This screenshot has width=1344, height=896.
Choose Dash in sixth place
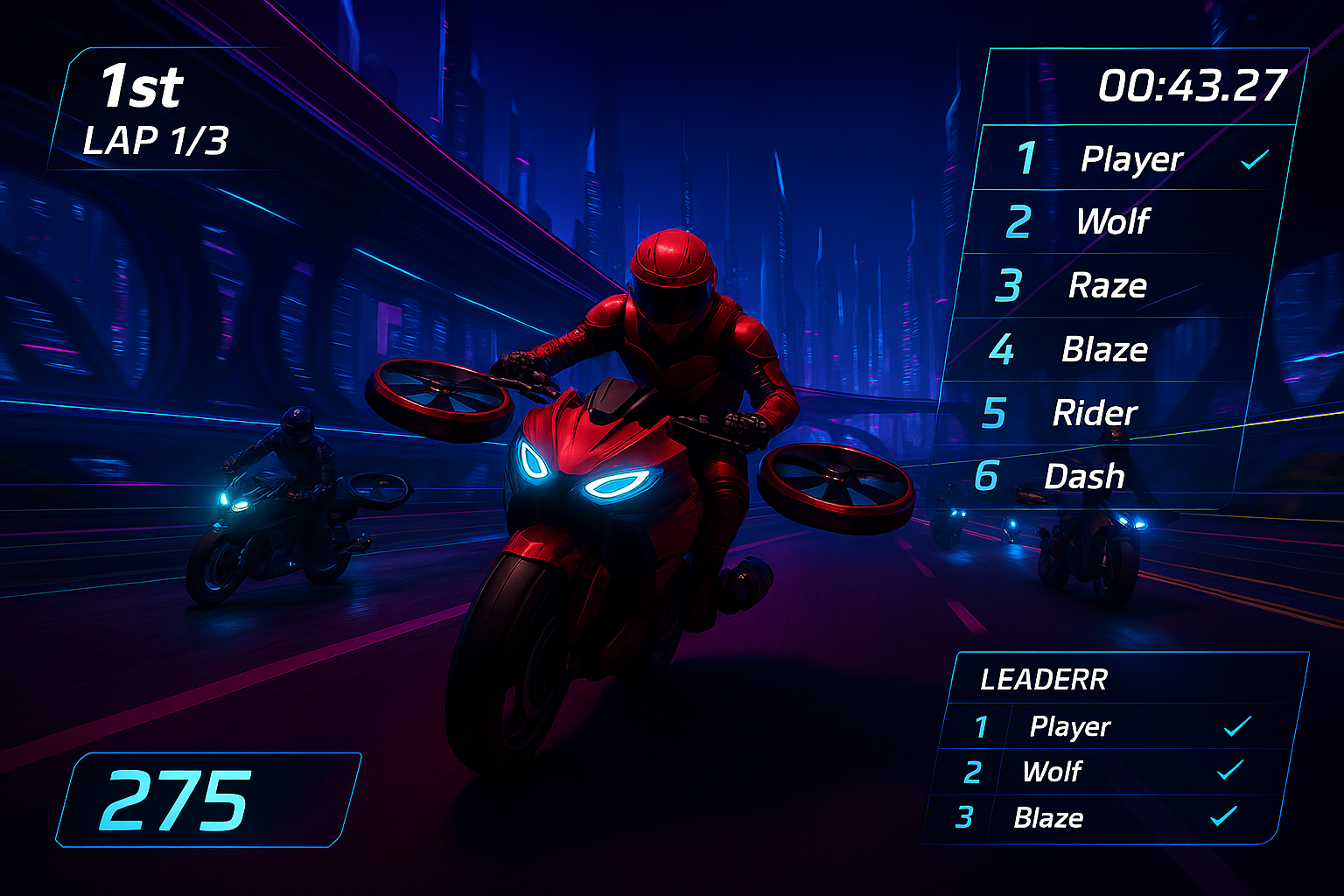[1084, 477]
